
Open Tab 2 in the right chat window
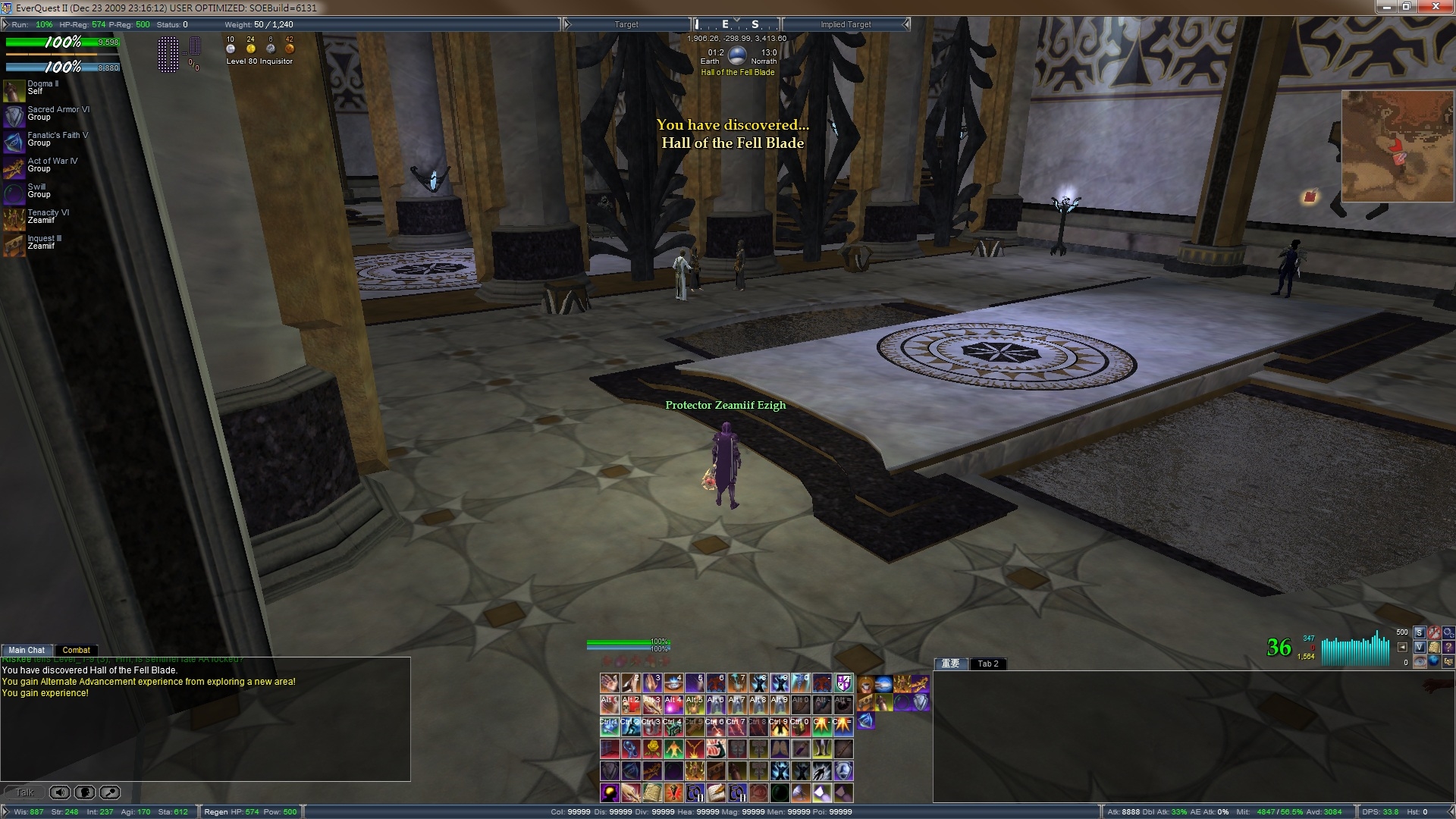point(987,664)
